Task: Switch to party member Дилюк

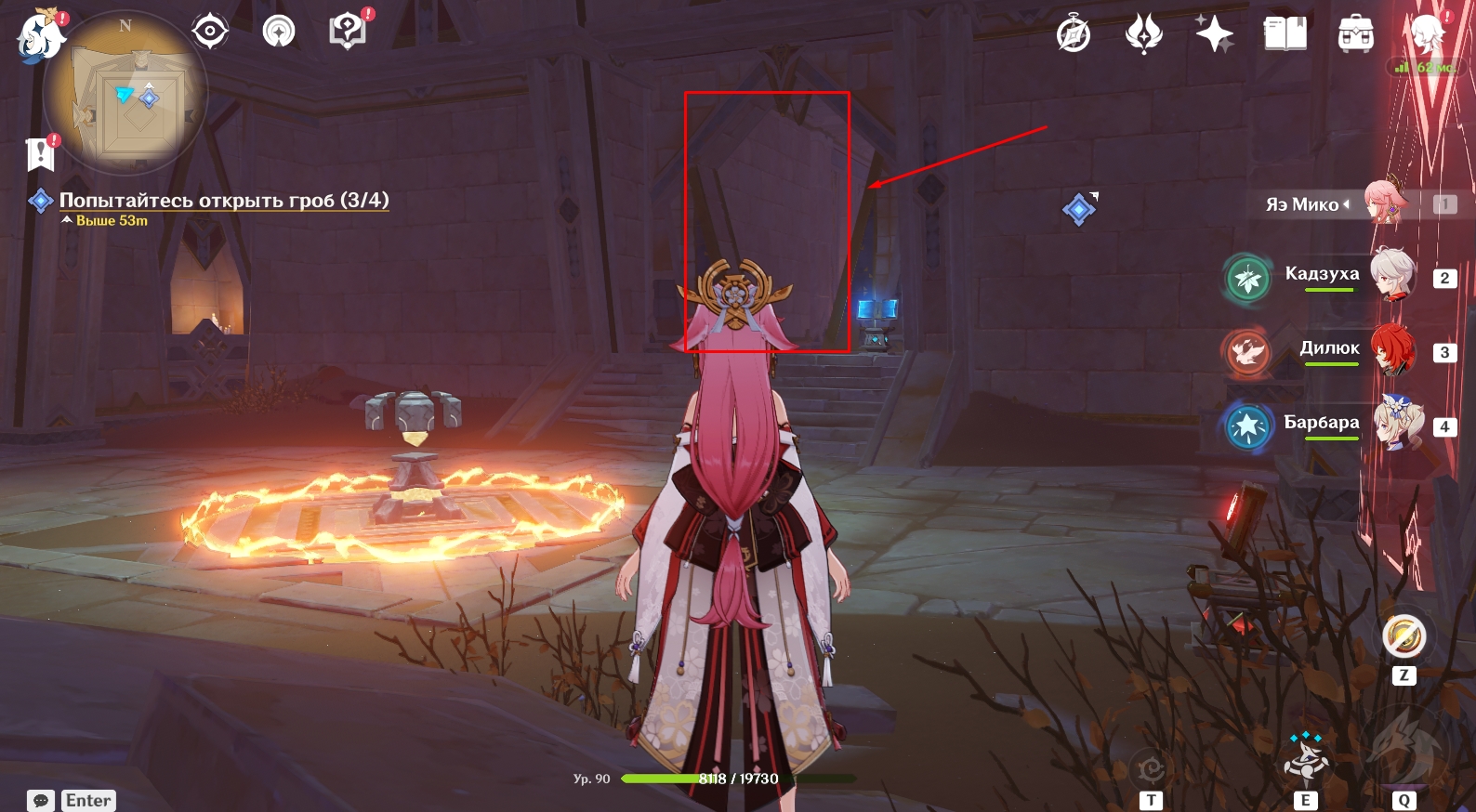Action: point(1391,349)
